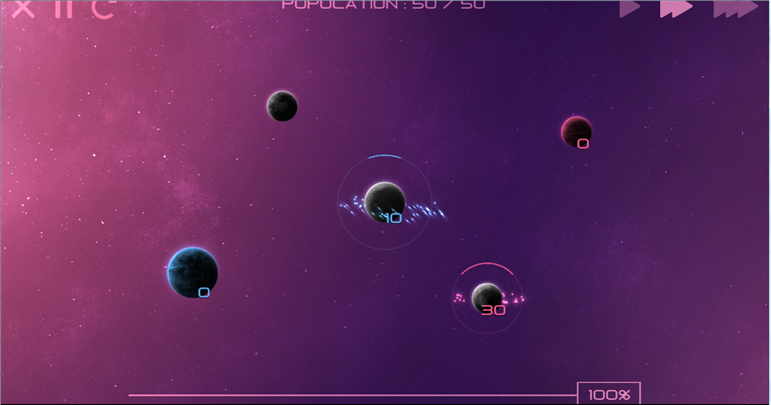Switch to double fast-forward speed
771x405 pixels.
tap(676, 8)
